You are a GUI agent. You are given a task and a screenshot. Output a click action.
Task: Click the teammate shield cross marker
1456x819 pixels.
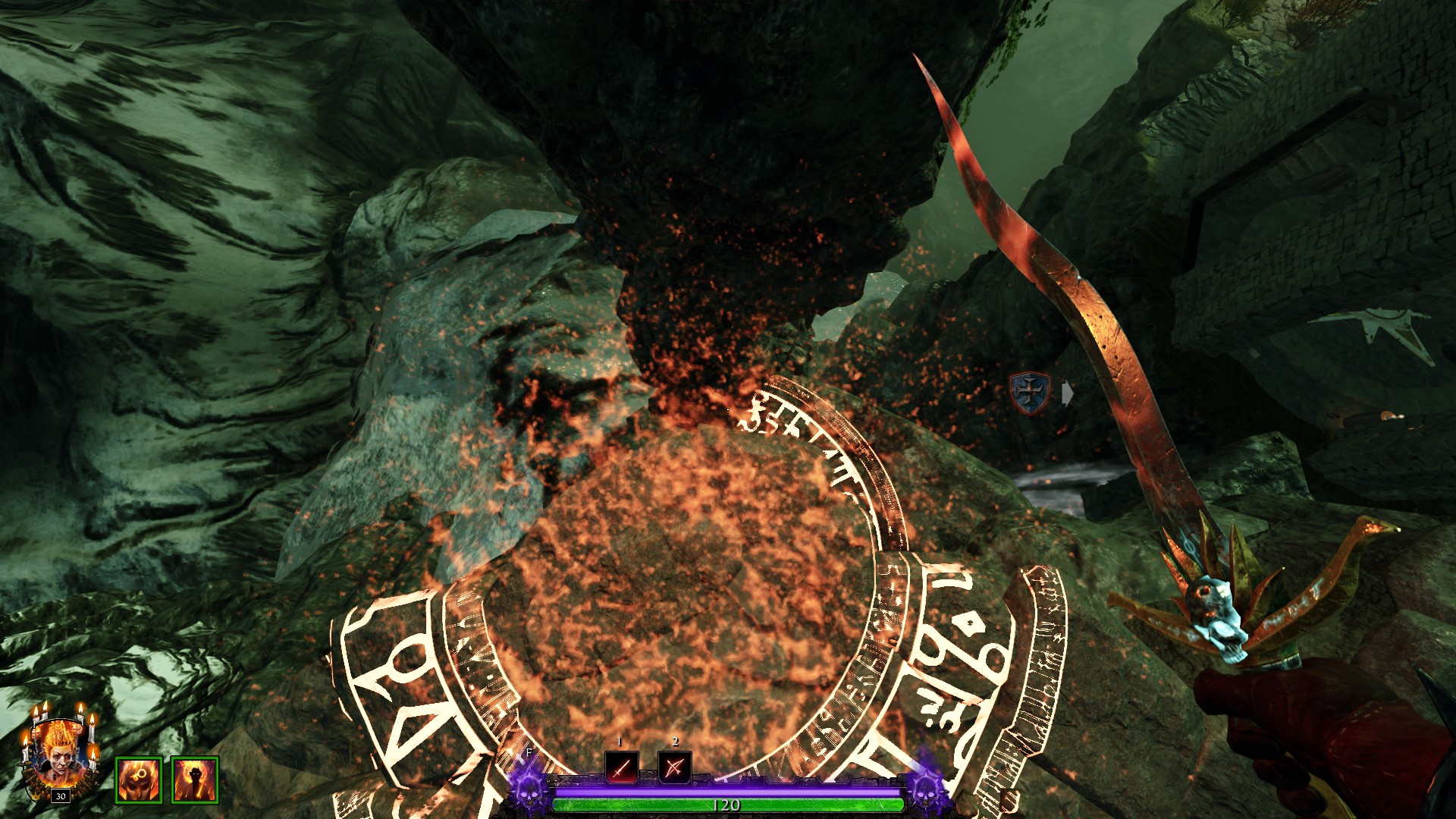[1030, 393]
